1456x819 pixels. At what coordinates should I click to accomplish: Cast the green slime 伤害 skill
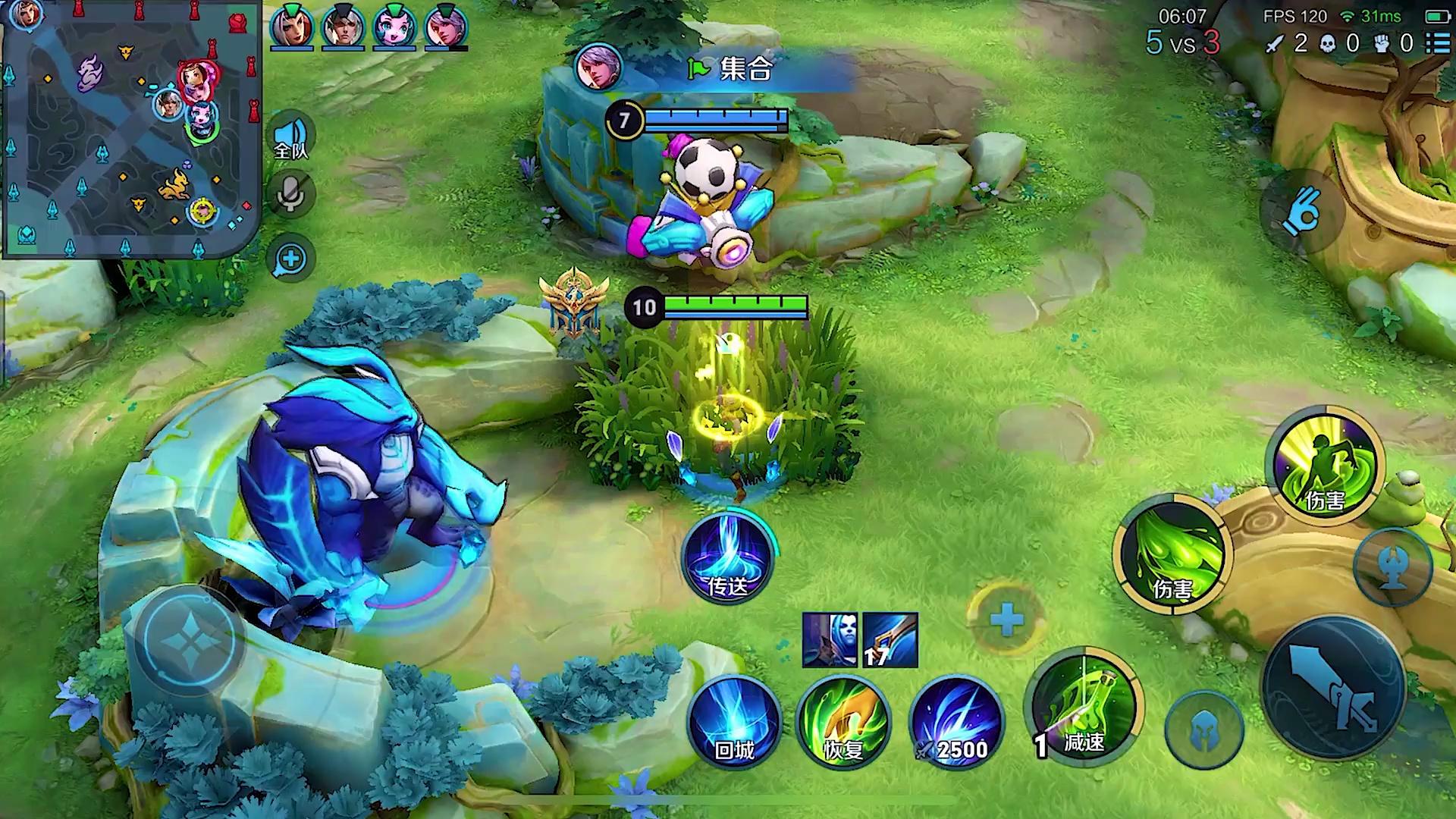tap(1172, 554)
